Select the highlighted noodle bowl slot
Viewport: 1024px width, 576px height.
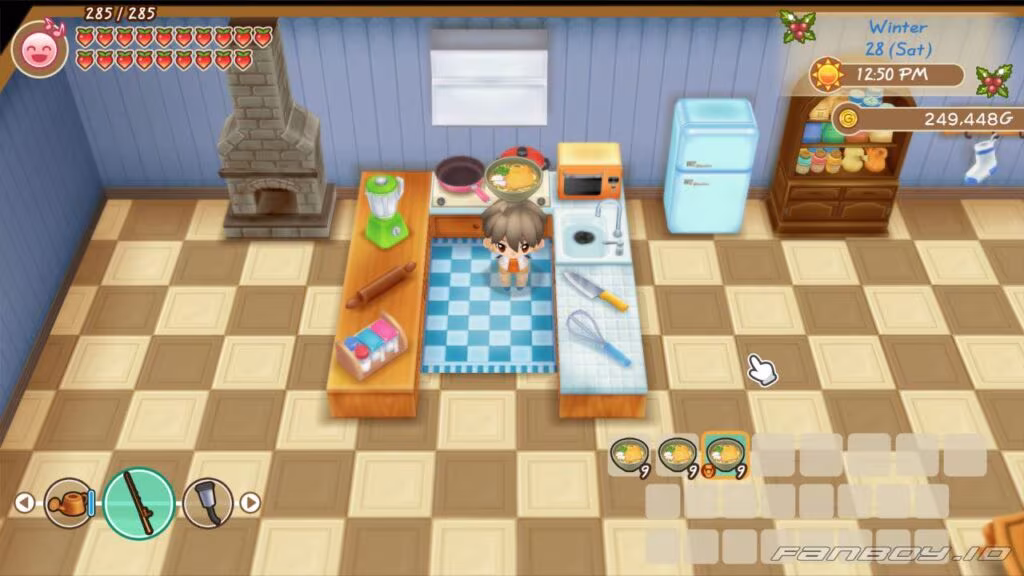[x=725, y=456]
